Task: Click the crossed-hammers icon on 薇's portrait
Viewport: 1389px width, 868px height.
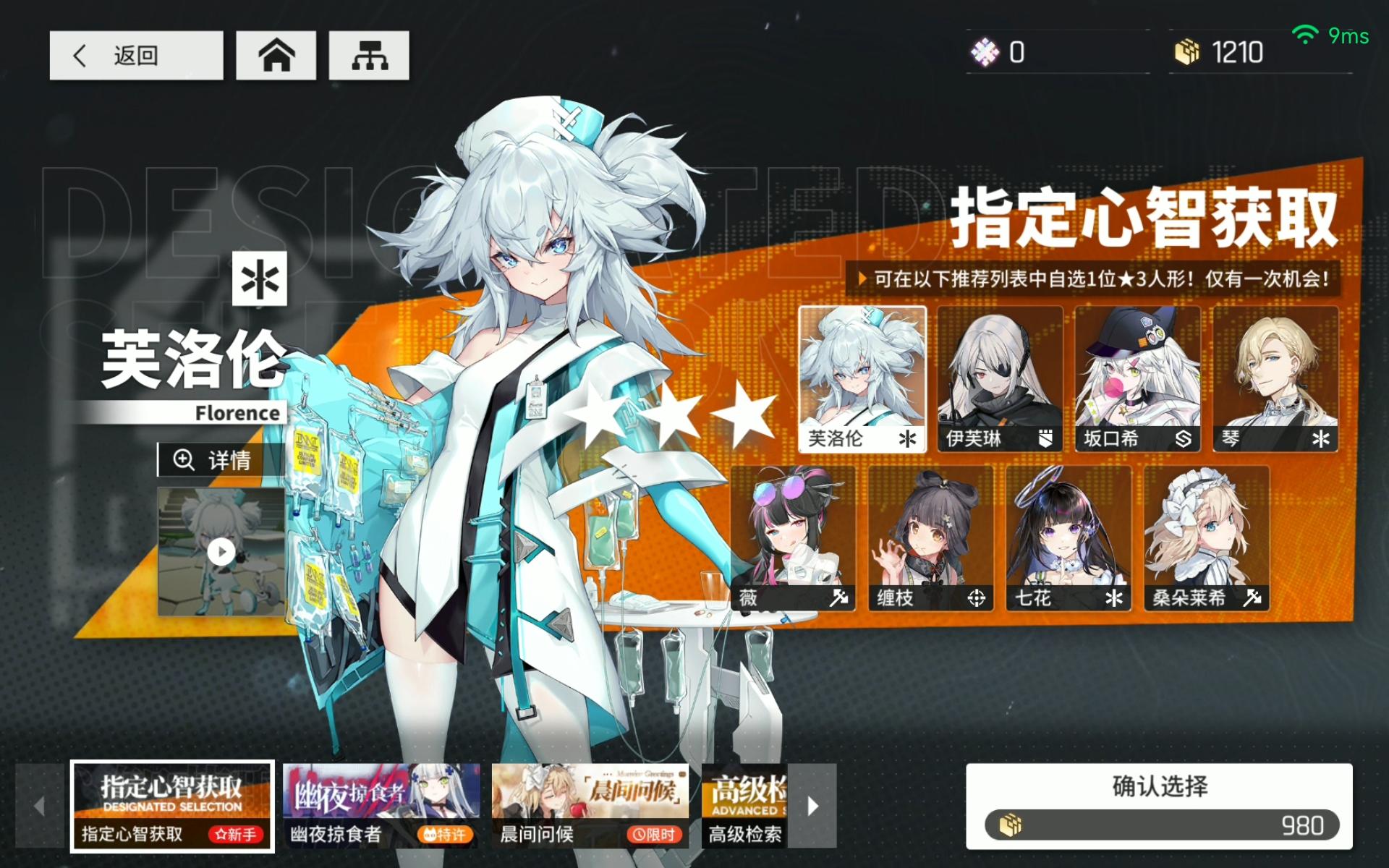Action: [837, 597]
